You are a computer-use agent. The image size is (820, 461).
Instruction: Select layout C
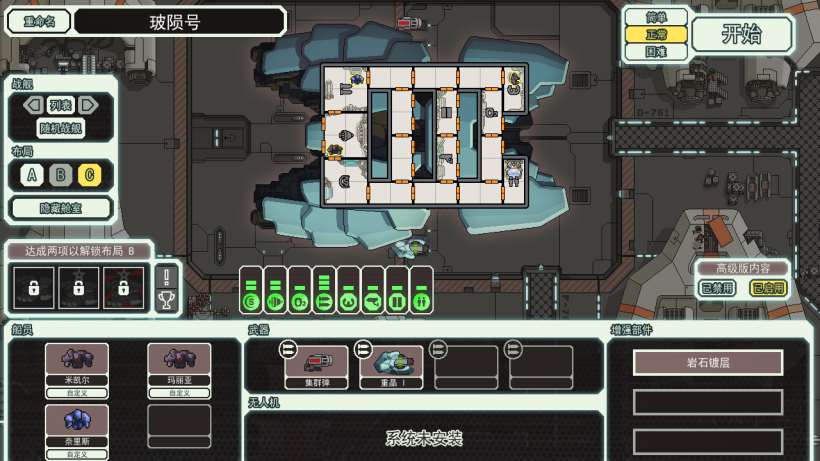[89, 176]
